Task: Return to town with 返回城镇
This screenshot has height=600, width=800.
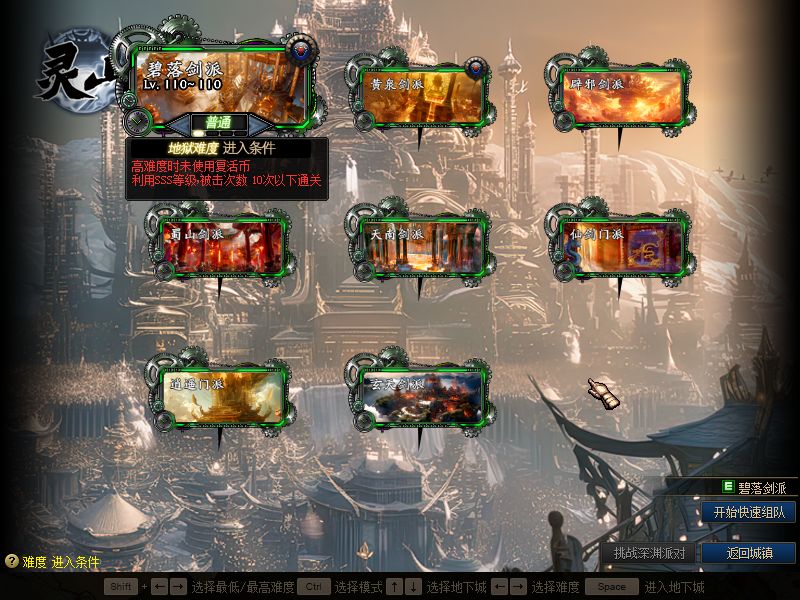Action: pyautogui.click(x=748, y=553)
